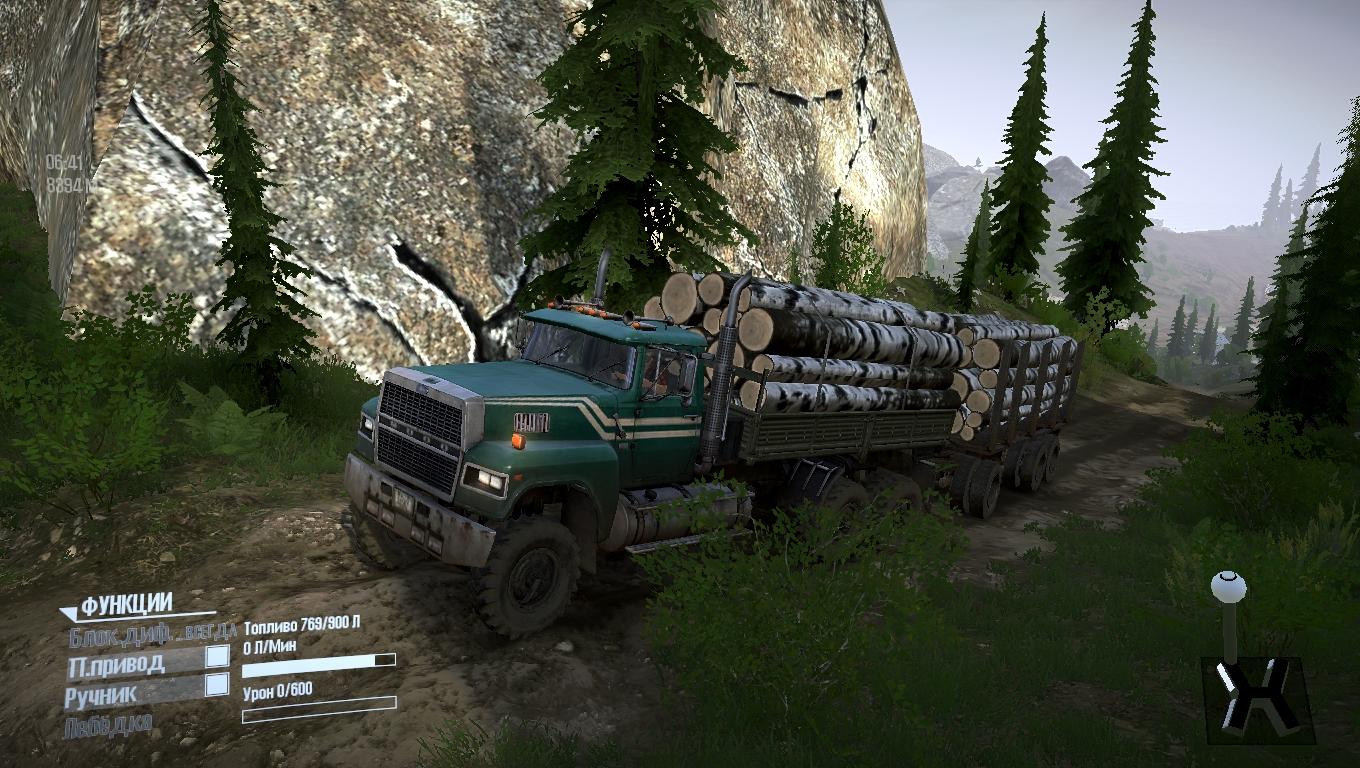This screenshot has height=768, width=1360.
Task: Select the Лебедка winch function
Action: pyautogui.click(x=108, y=726)
